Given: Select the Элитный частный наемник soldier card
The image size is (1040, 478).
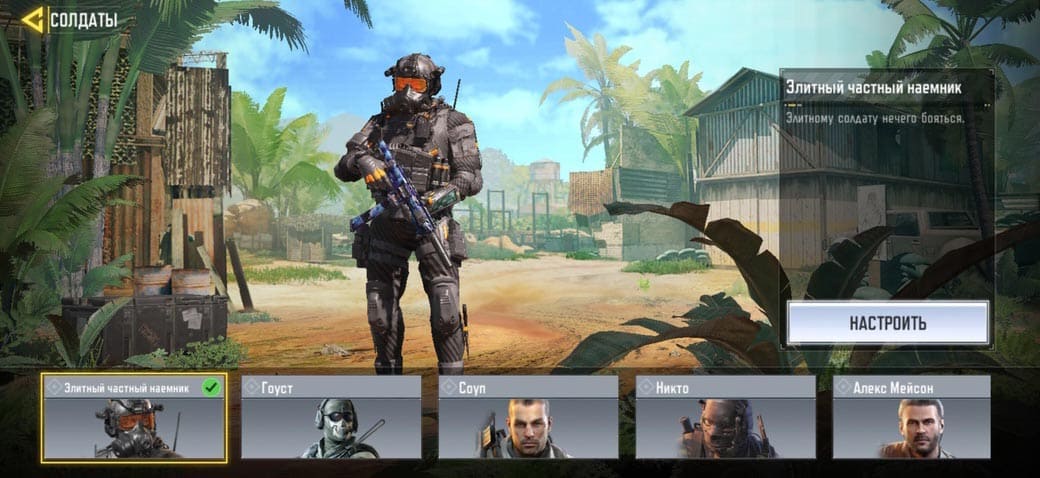Looking at the screenshot, I should point(134,418).
